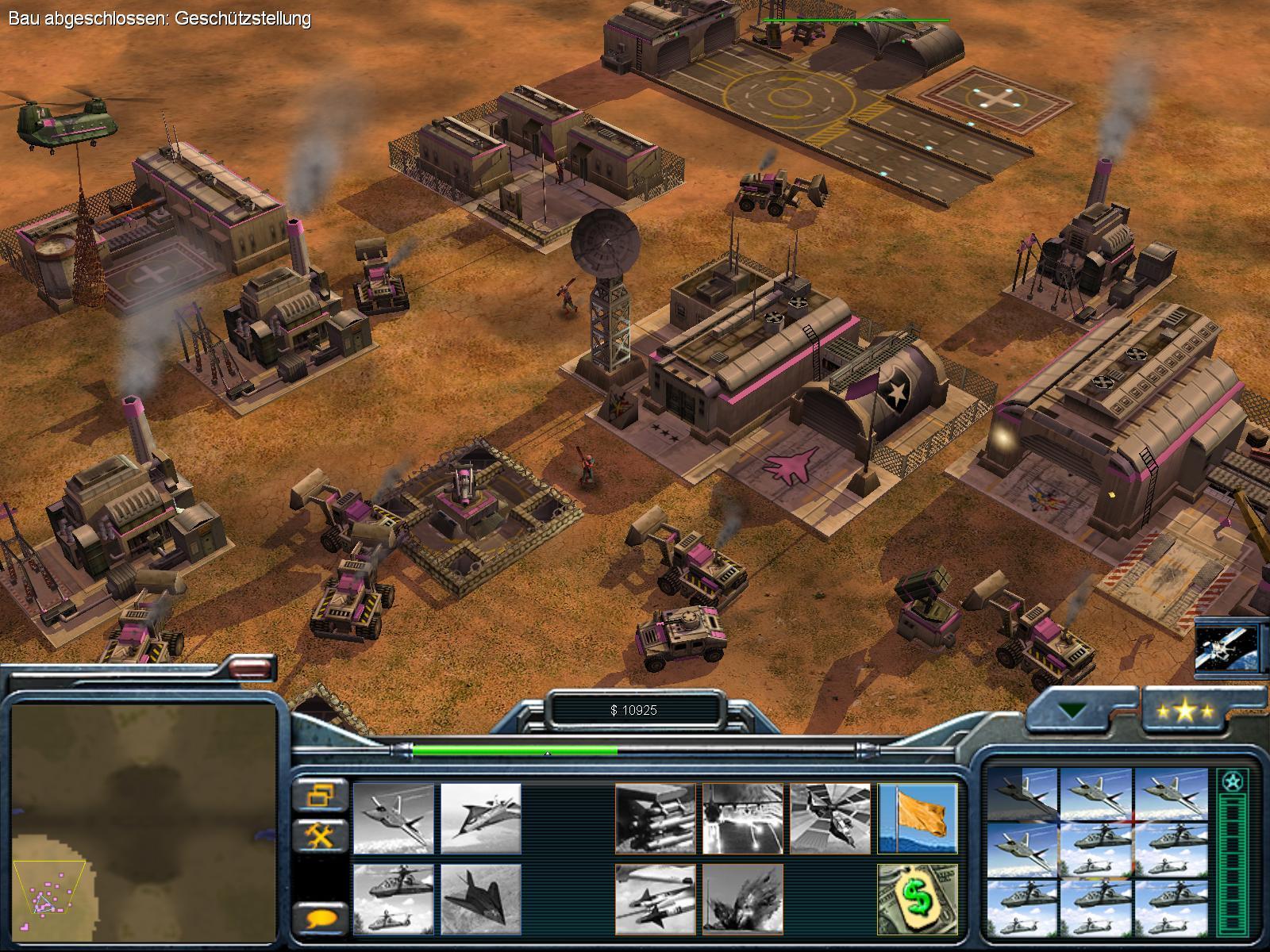This screenshot has width=1270, height=952.
Task: Build a Raptor jet fighter
Action: click(x=394, y=819)
